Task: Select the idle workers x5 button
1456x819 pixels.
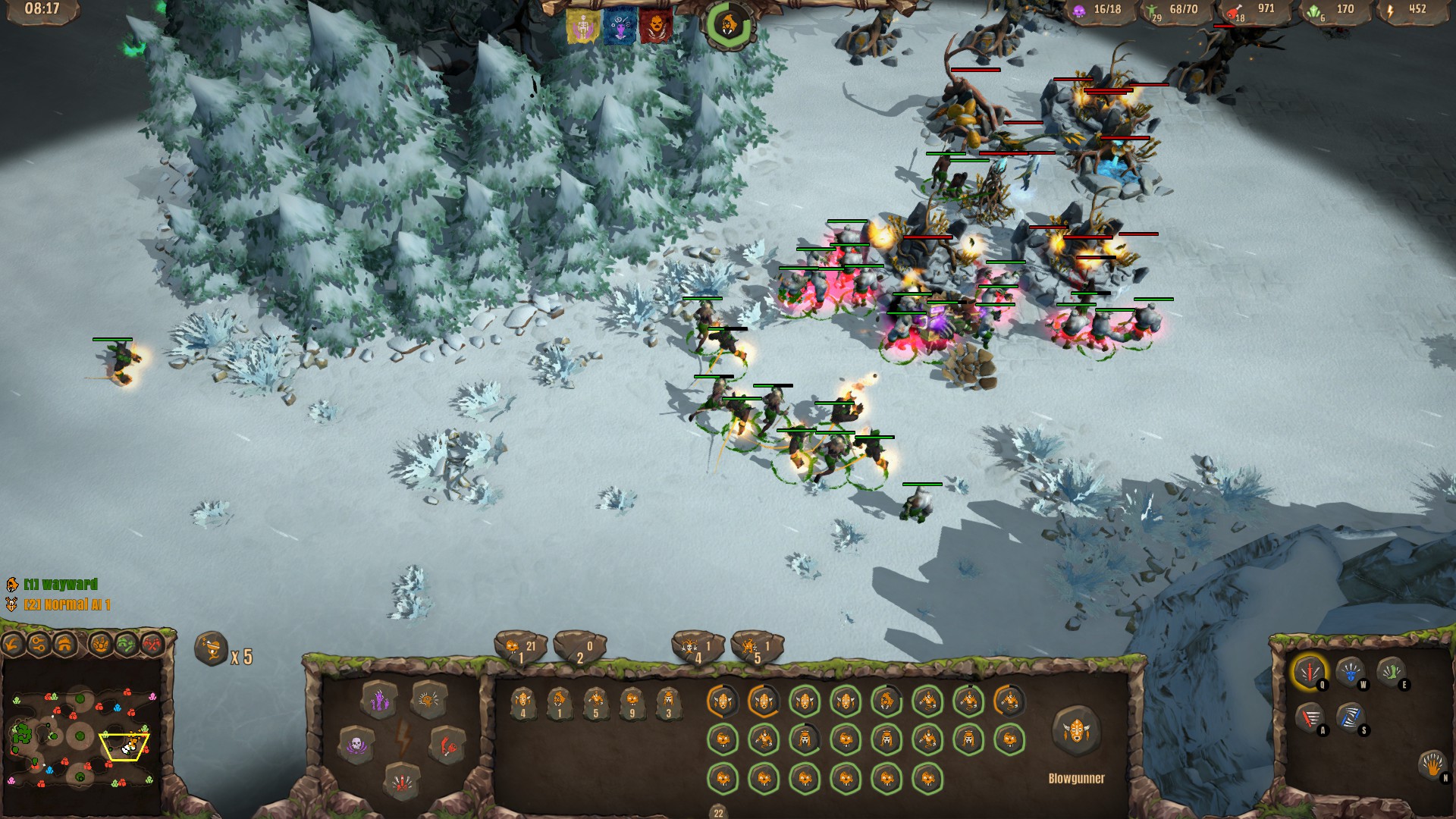Action: point(212,649)
